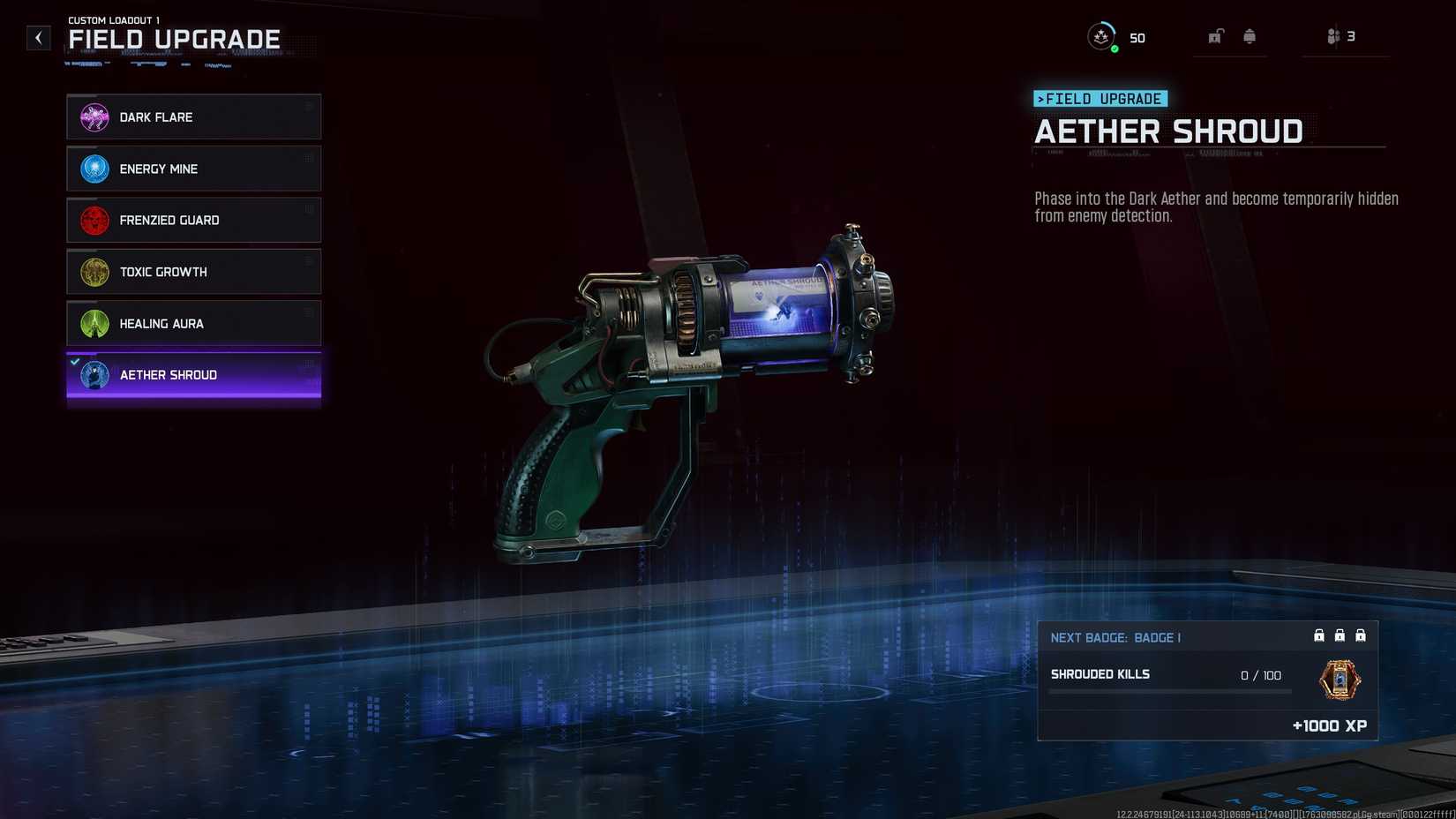Click the Toxic Growth yellow icon
This screenshot has width=1456, height=819.
pyautogui.click(x=92, y=271)
